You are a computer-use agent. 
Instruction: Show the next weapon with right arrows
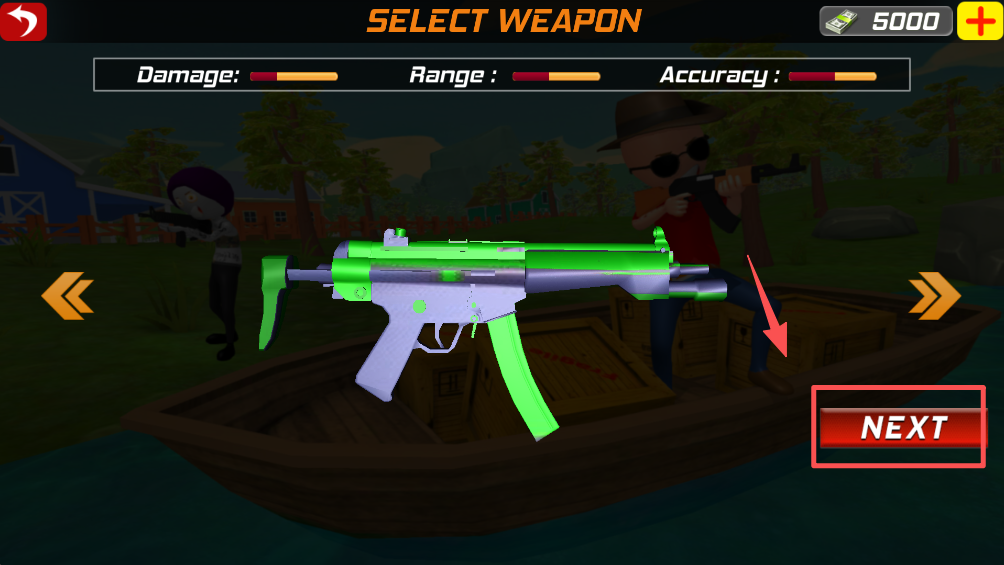point(934,297)
